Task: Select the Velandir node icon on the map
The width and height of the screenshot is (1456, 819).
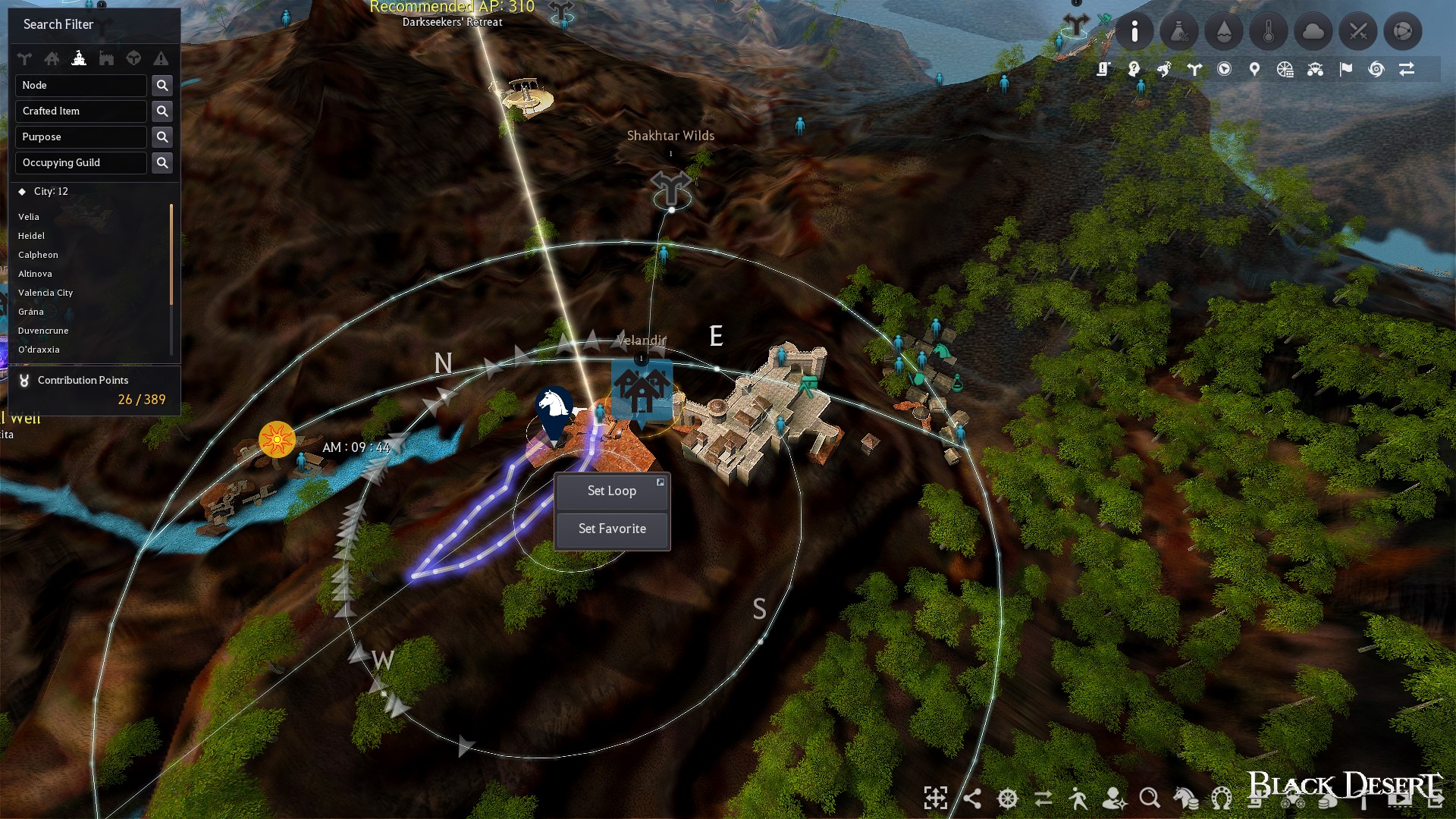Action: 641,391
